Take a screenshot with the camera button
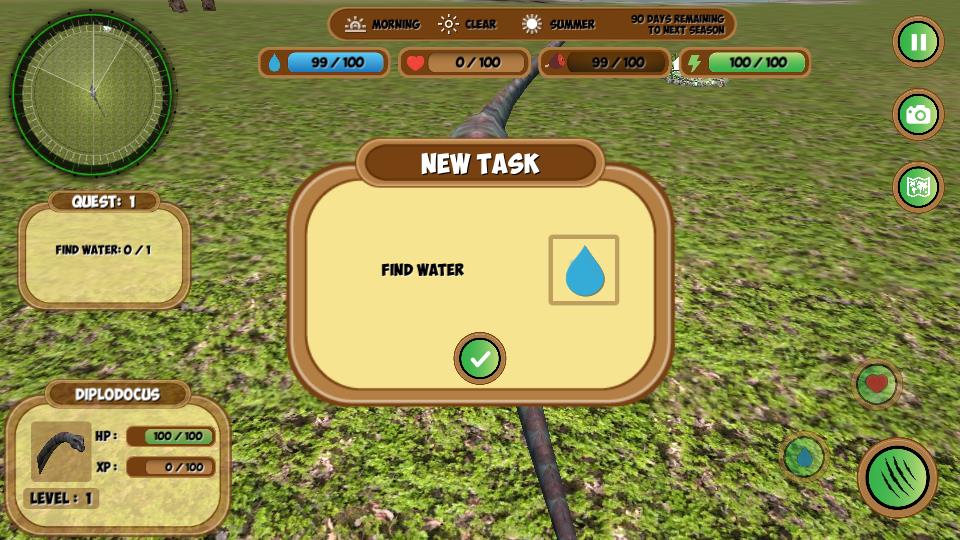This screenshot has height=540, width=960. click(918, 115)
